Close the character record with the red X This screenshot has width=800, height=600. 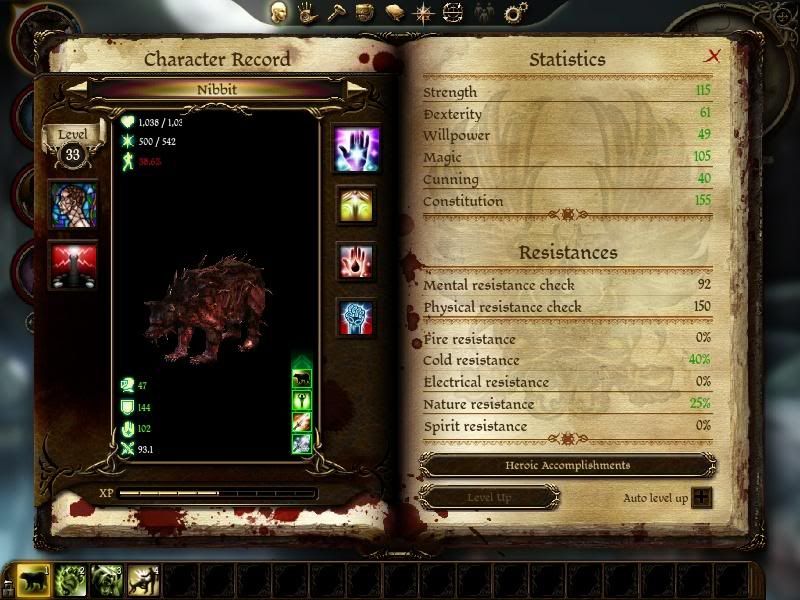pos(713,56)
